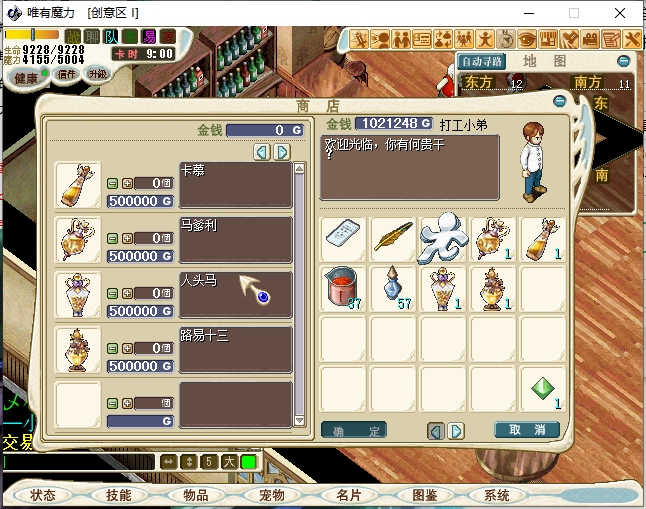This screenshot has width=646, height=509.
Task: Toggle the 自动寻路 auto-pathfinding button
Action: point(482,61)
